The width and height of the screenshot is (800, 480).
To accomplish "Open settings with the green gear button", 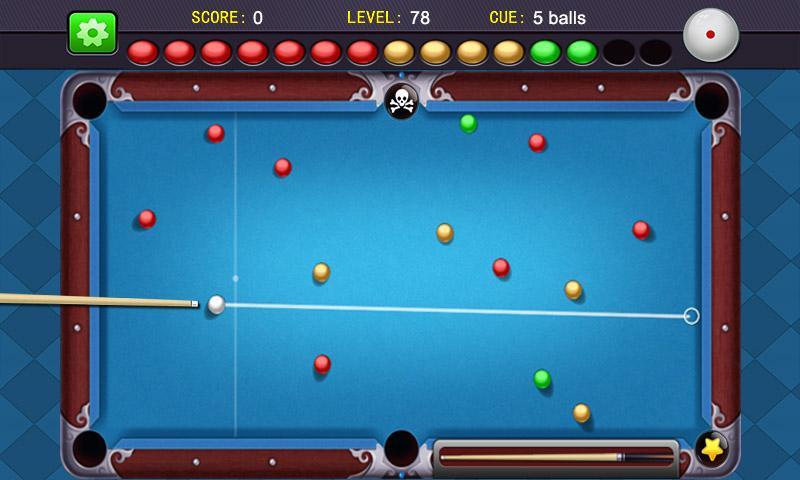I will coord(92,32).
